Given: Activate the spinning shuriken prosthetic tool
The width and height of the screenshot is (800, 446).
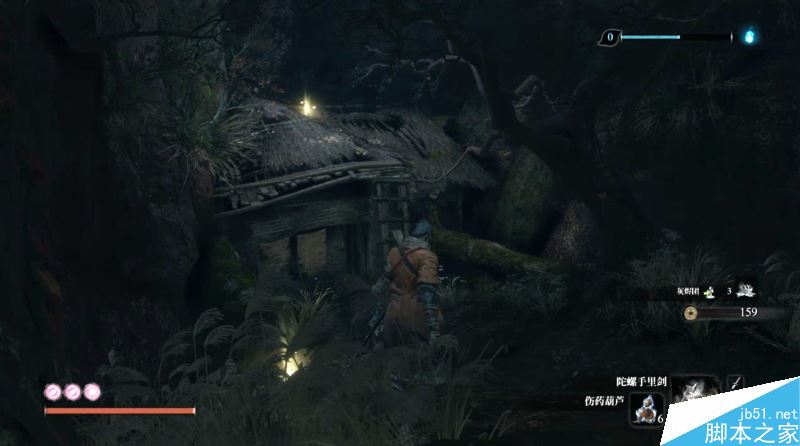Looking at the screenshot, I should point(694,392).
